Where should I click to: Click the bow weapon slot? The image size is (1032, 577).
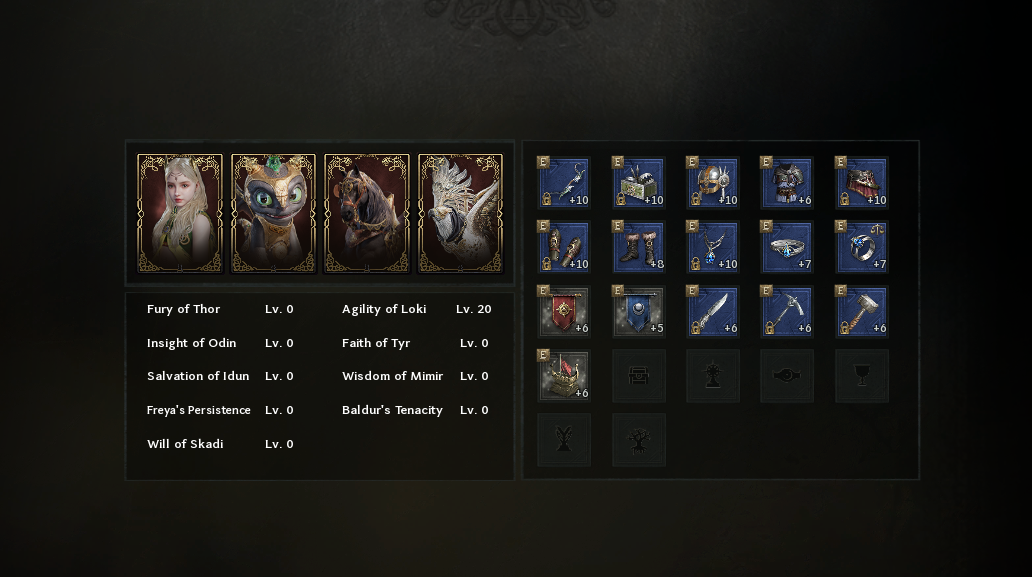tap(564, 183)
